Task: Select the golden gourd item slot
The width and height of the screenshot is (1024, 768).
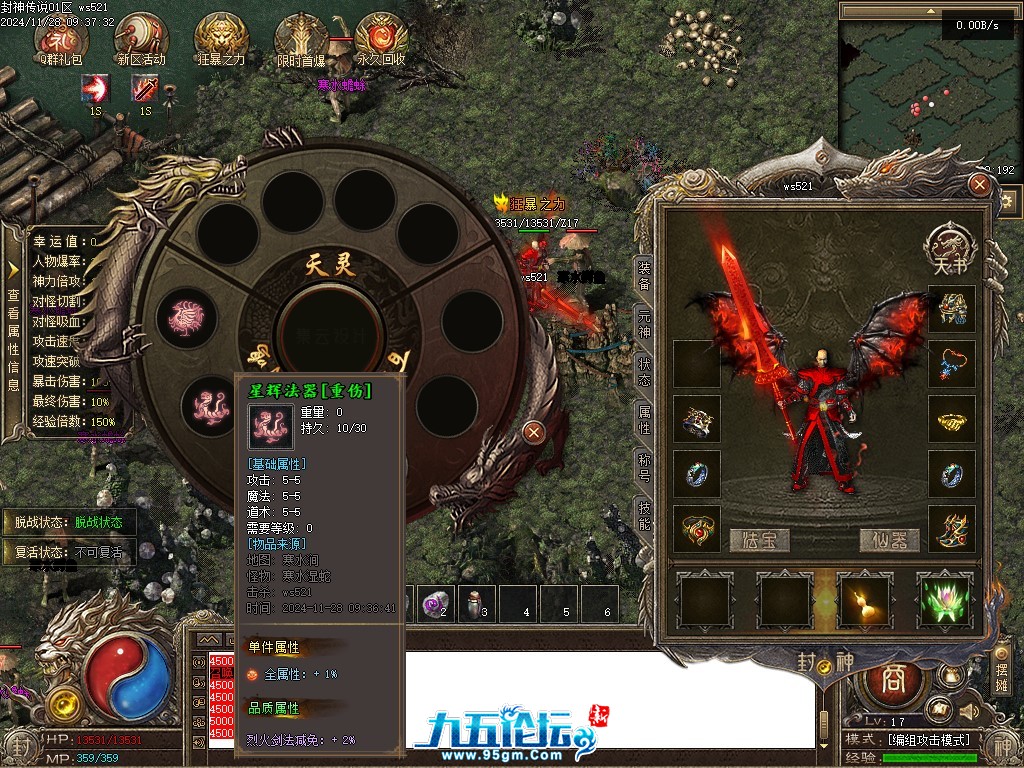Action: (x=864, y=601)
